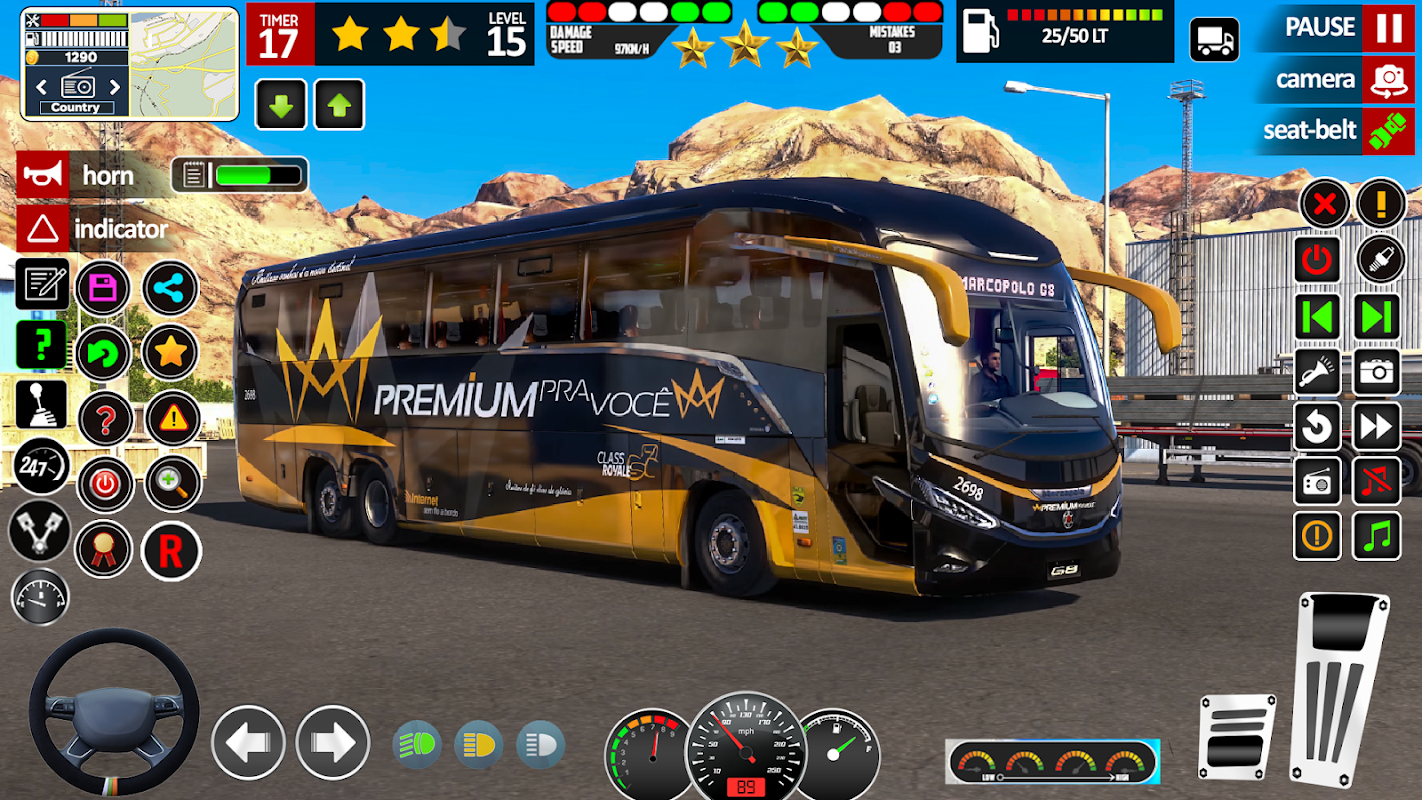Take a screenshot with the camera icon

point(1377,373)
